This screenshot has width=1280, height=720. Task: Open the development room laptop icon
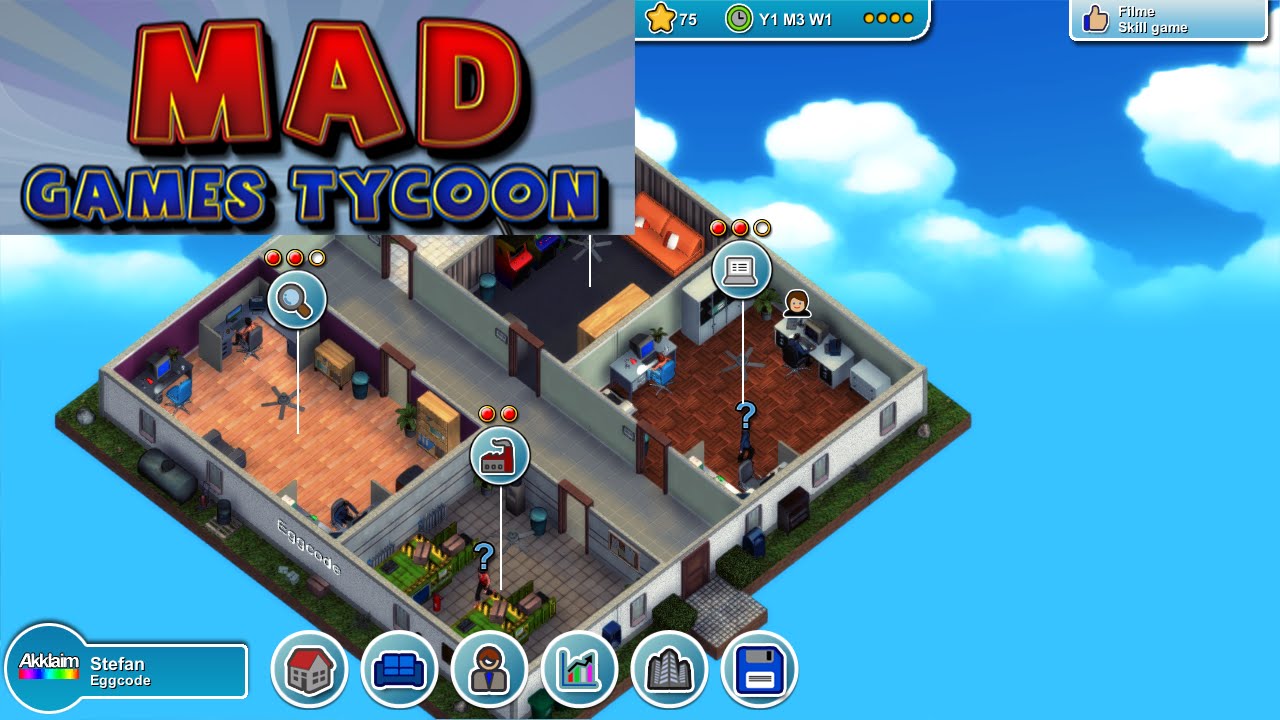click(x=740, y=270)
